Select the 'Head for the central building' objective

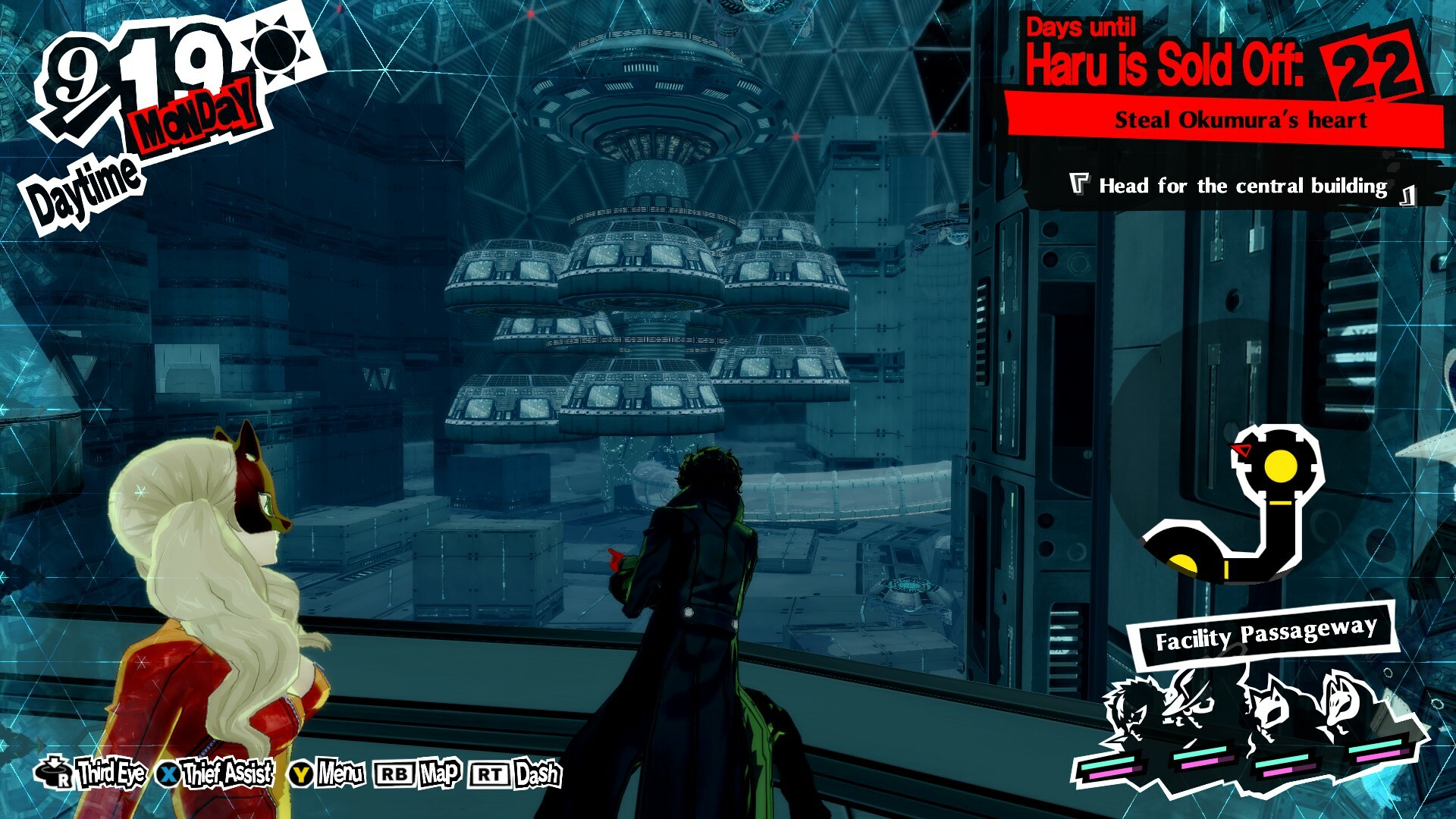pyautogui.click(x=1242, y=187)
